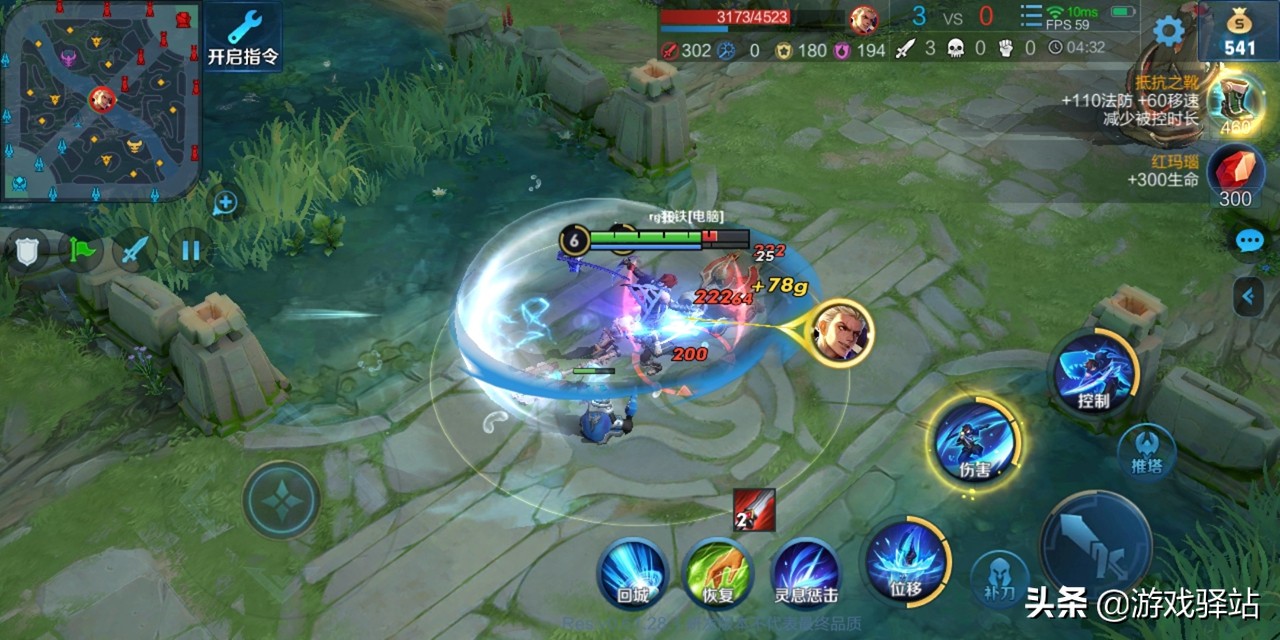This screenshot has height=640, width=1280.
Task: Open the blue chat bubble
Action: [x=1249, y=241]
